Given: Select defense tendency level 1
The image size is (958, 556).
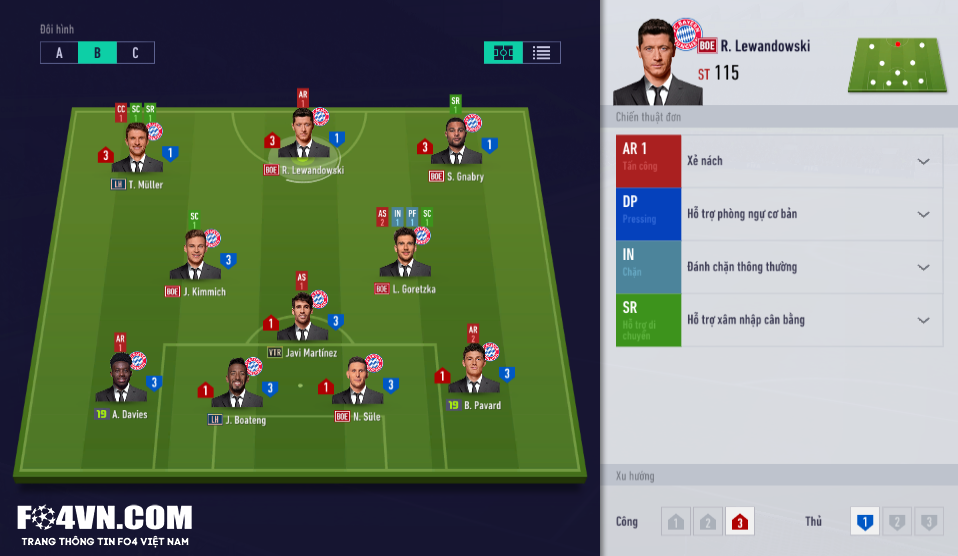Looking at the screenshot, I should (x=865, y=521).
